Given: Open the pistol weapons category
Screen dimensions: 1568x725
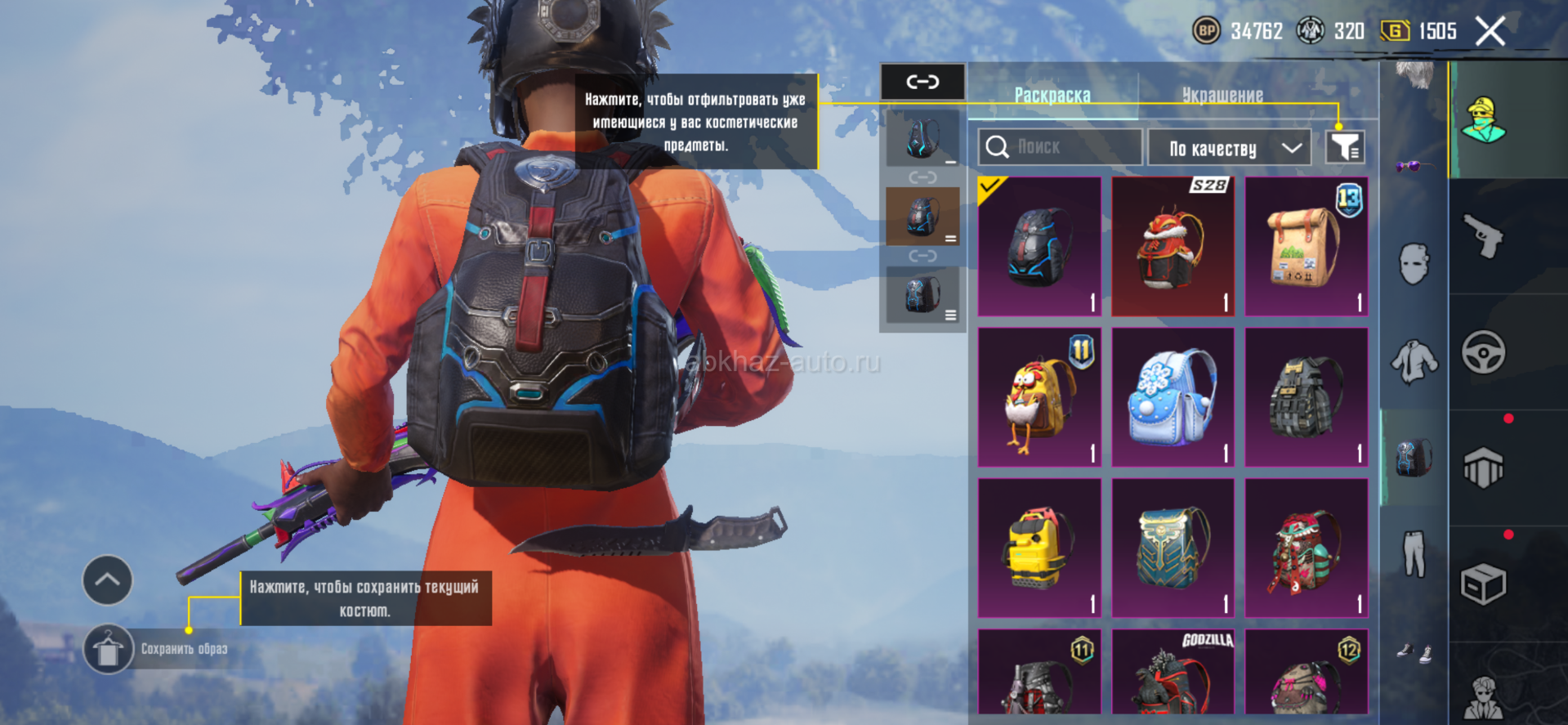Looking at the screenshot, I should pyautogui.click(x=1483, y=237).
